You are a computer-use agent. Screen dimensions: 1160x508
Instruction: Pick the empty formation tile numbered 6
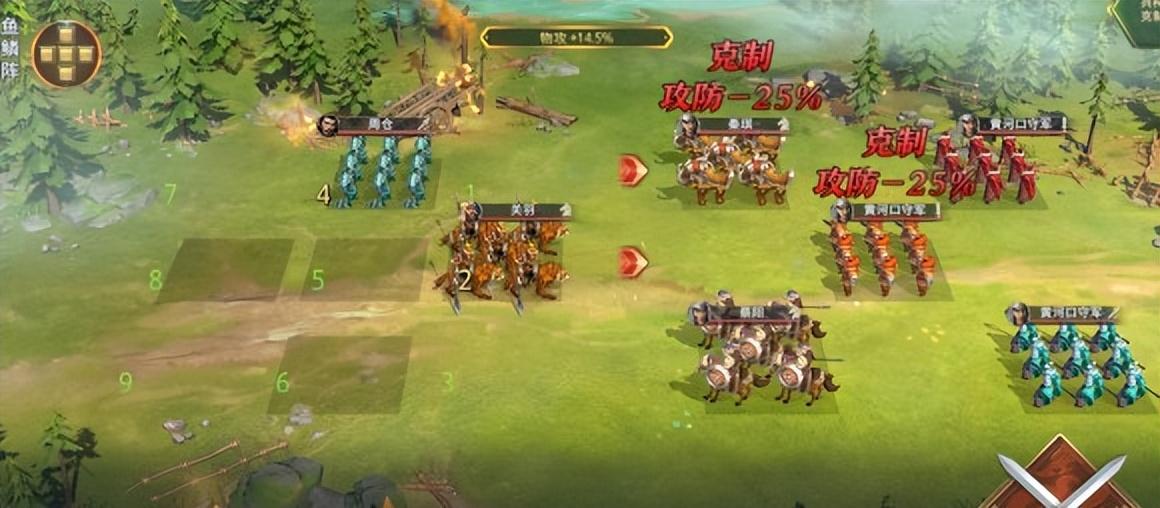(x=340, y=374)
